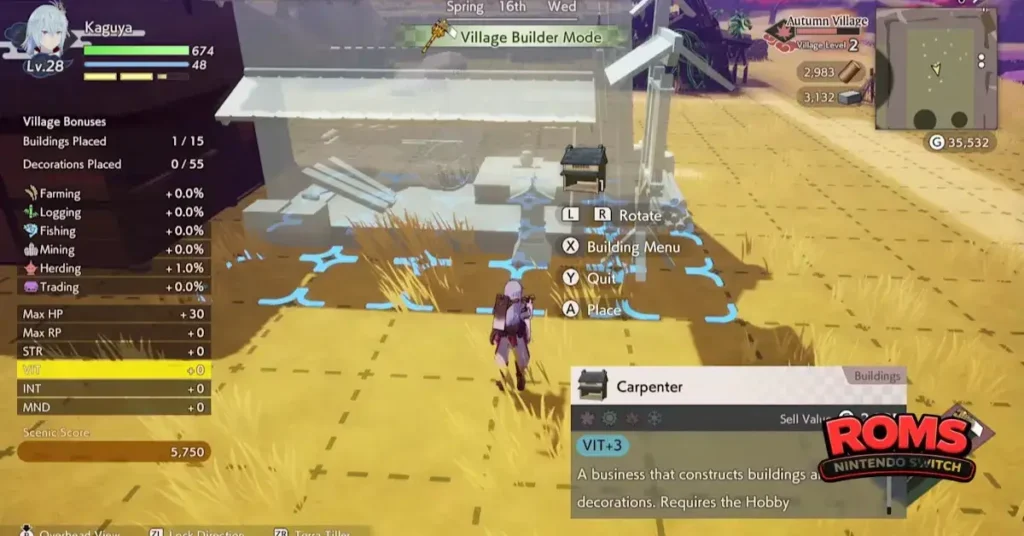
Task: Select the Carpenter building info card
Action: tap(737, 442)
